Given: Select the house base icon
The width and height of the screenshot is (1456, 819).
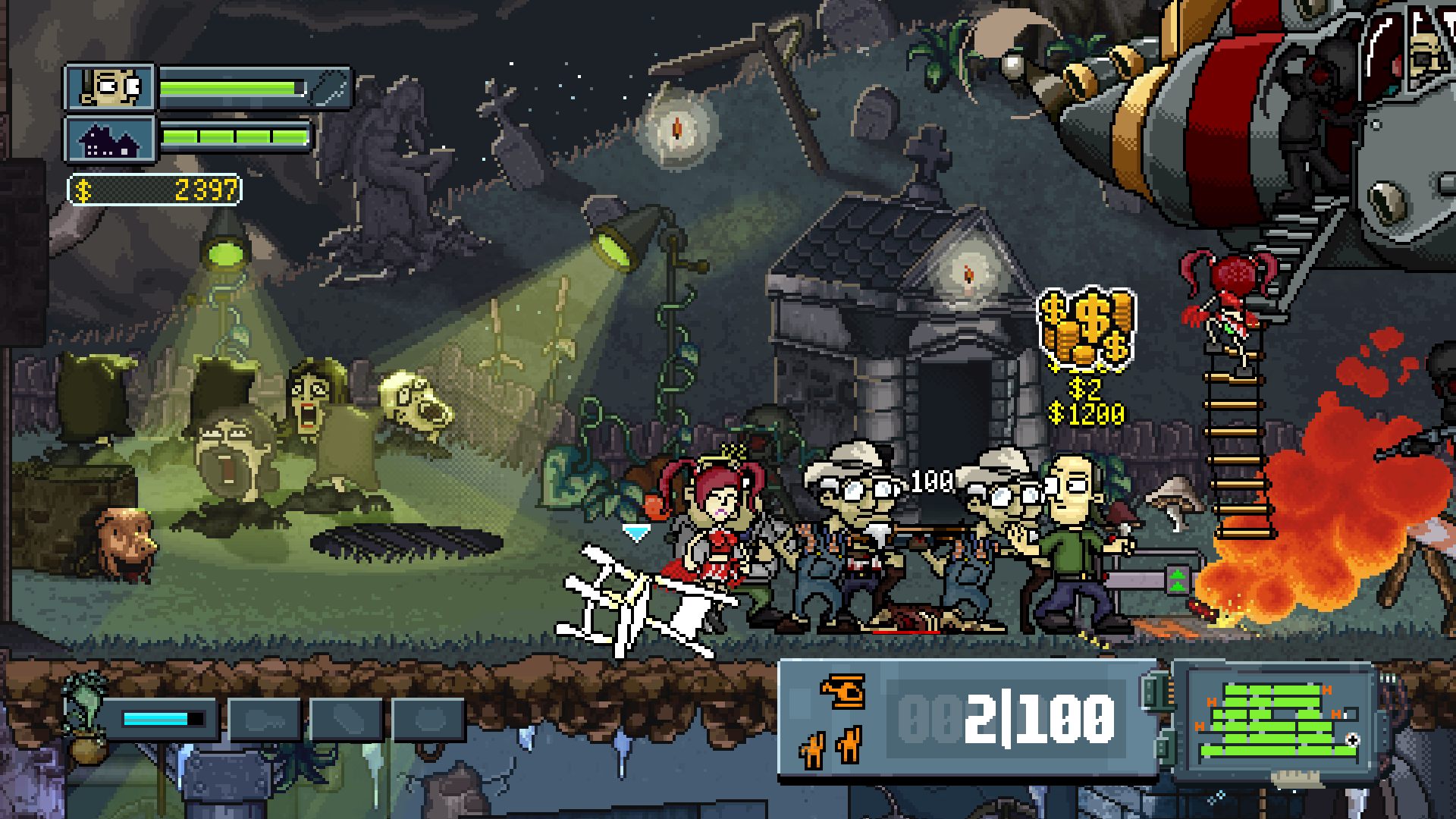Looking at the screenshot, I should pos(111,140).
